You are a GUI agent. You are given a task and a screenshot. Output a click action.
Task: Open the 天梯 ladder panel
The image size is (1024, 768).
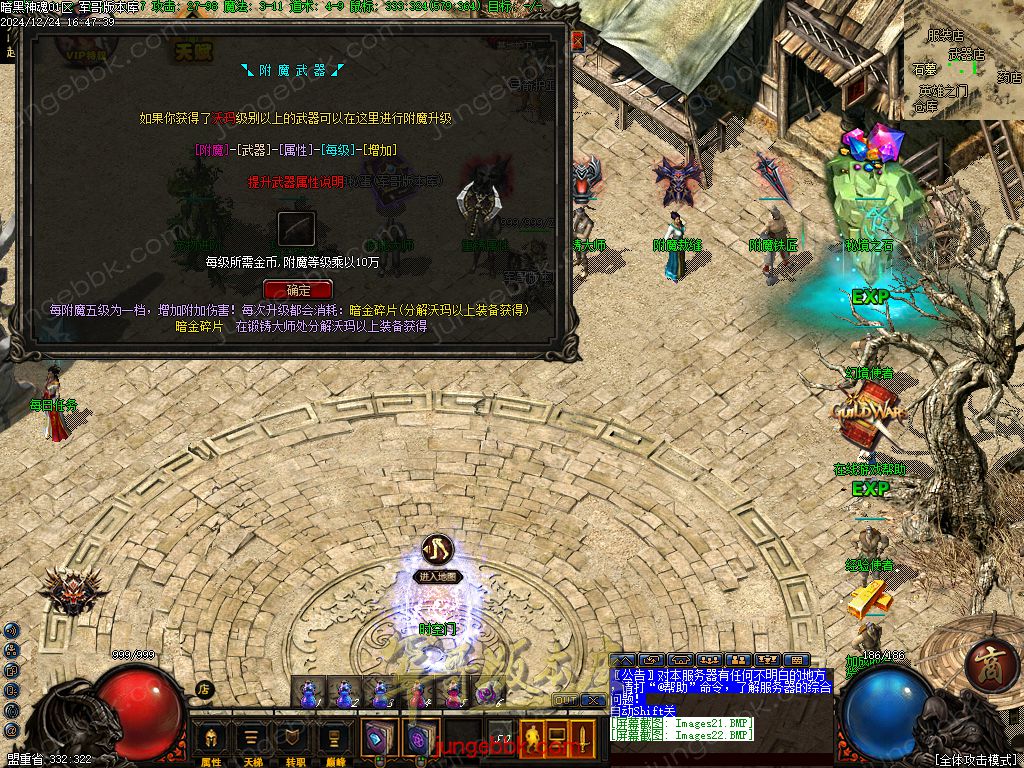(x=253, y=741)
